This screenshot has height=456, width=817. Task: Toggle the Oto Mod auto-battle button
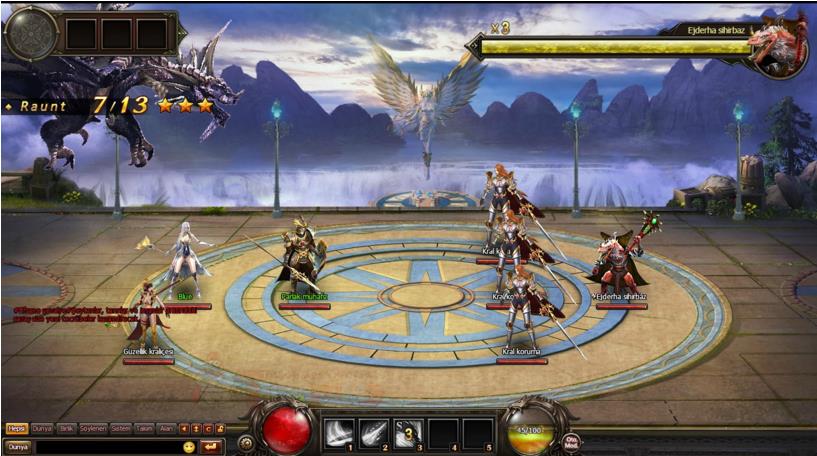[572, 441]
